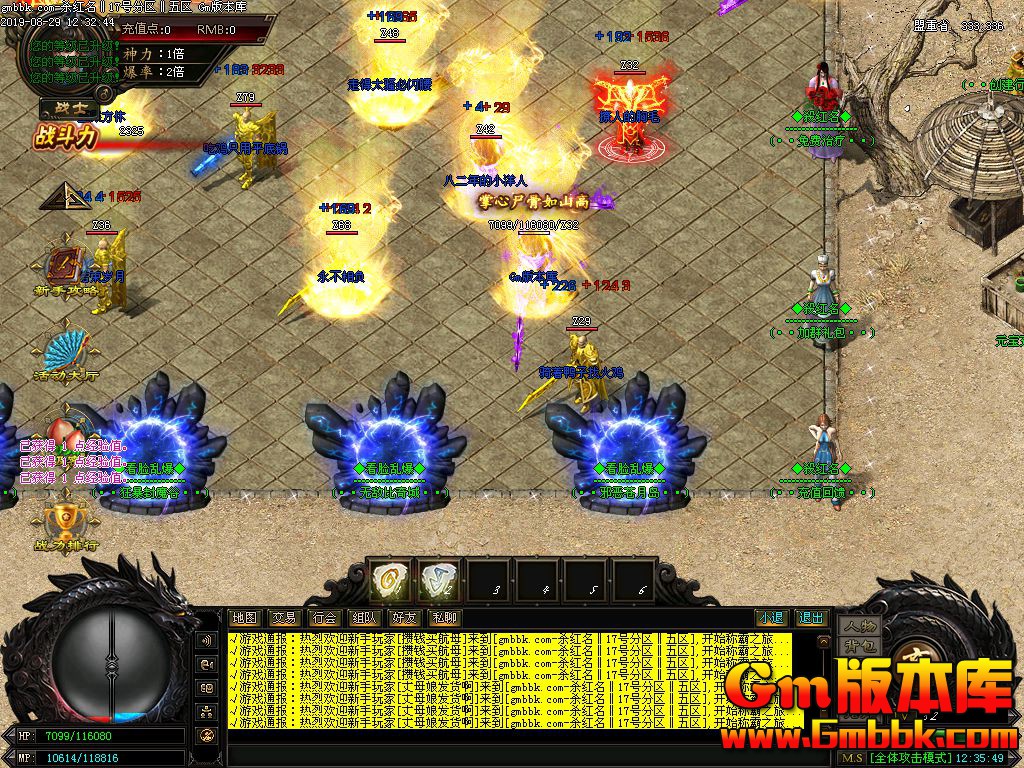Image resolution: width=1024 pixels, height=768 pixels.
Task: Open the 战力排行 power ranking
Action: click(66, 525)
